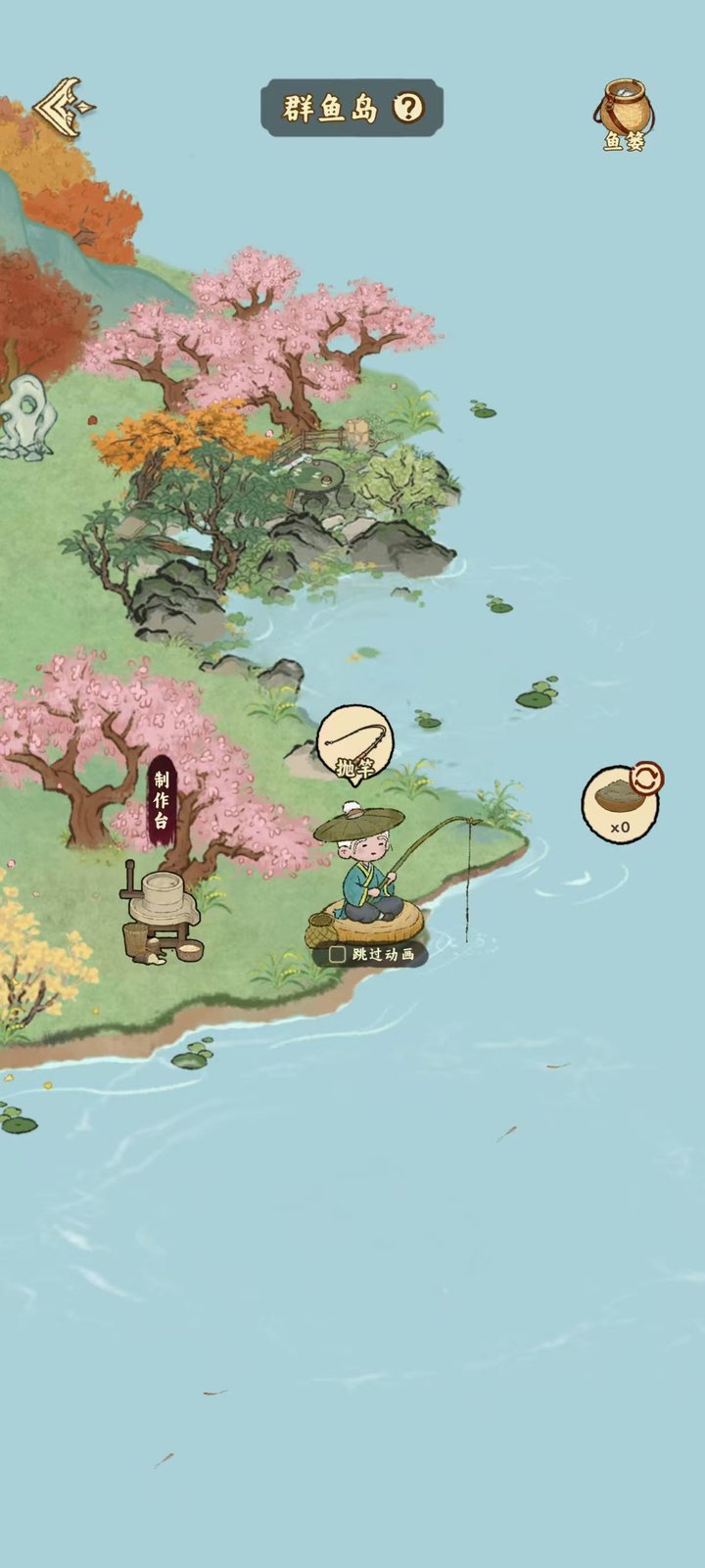This screenshot has width=705, height=1568.
Task: Cast the rod with 抛竿 bubble
Action: (x=354, y=745)
